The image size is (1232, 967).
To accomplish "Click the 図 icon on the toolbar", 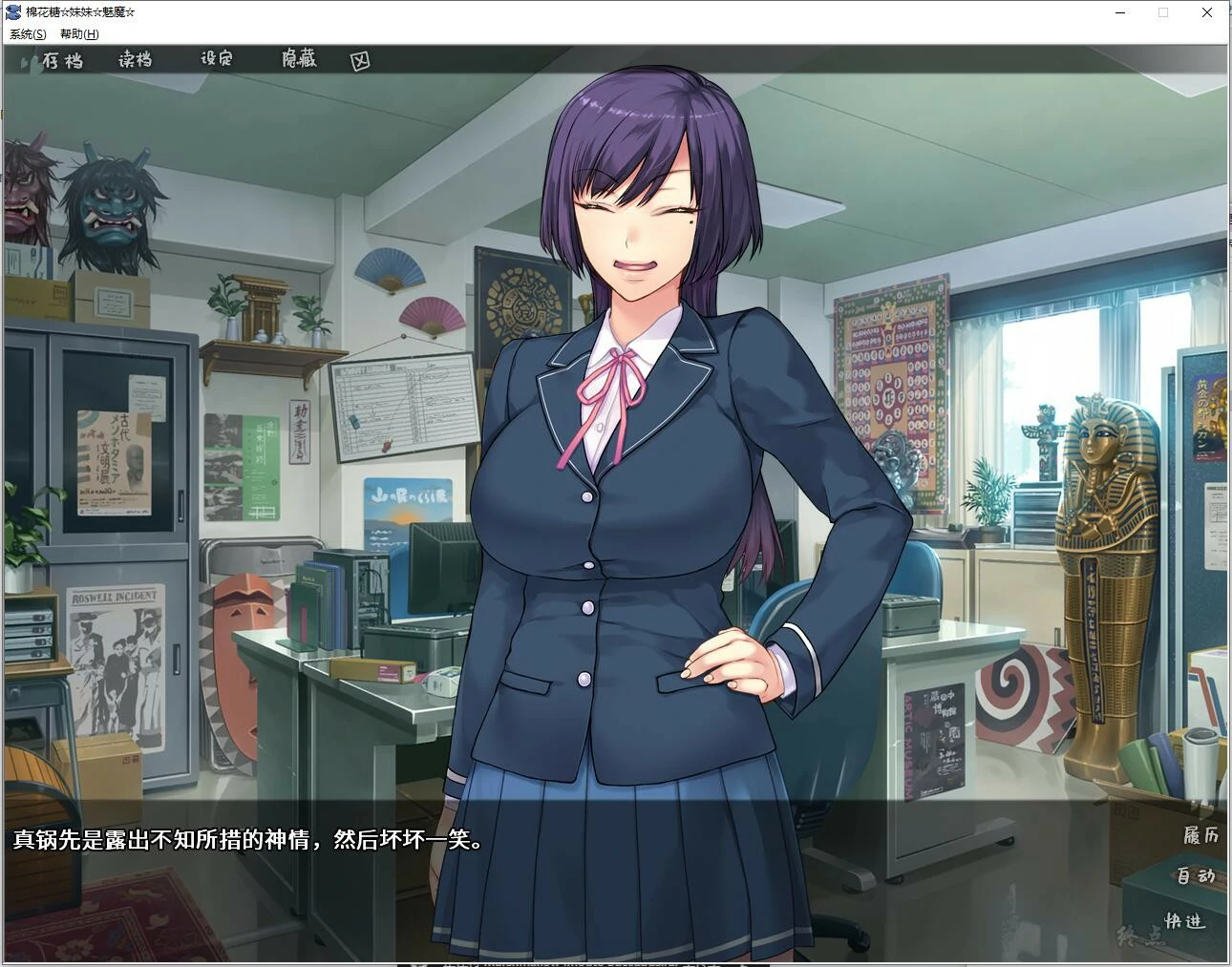I will (358, 59).
